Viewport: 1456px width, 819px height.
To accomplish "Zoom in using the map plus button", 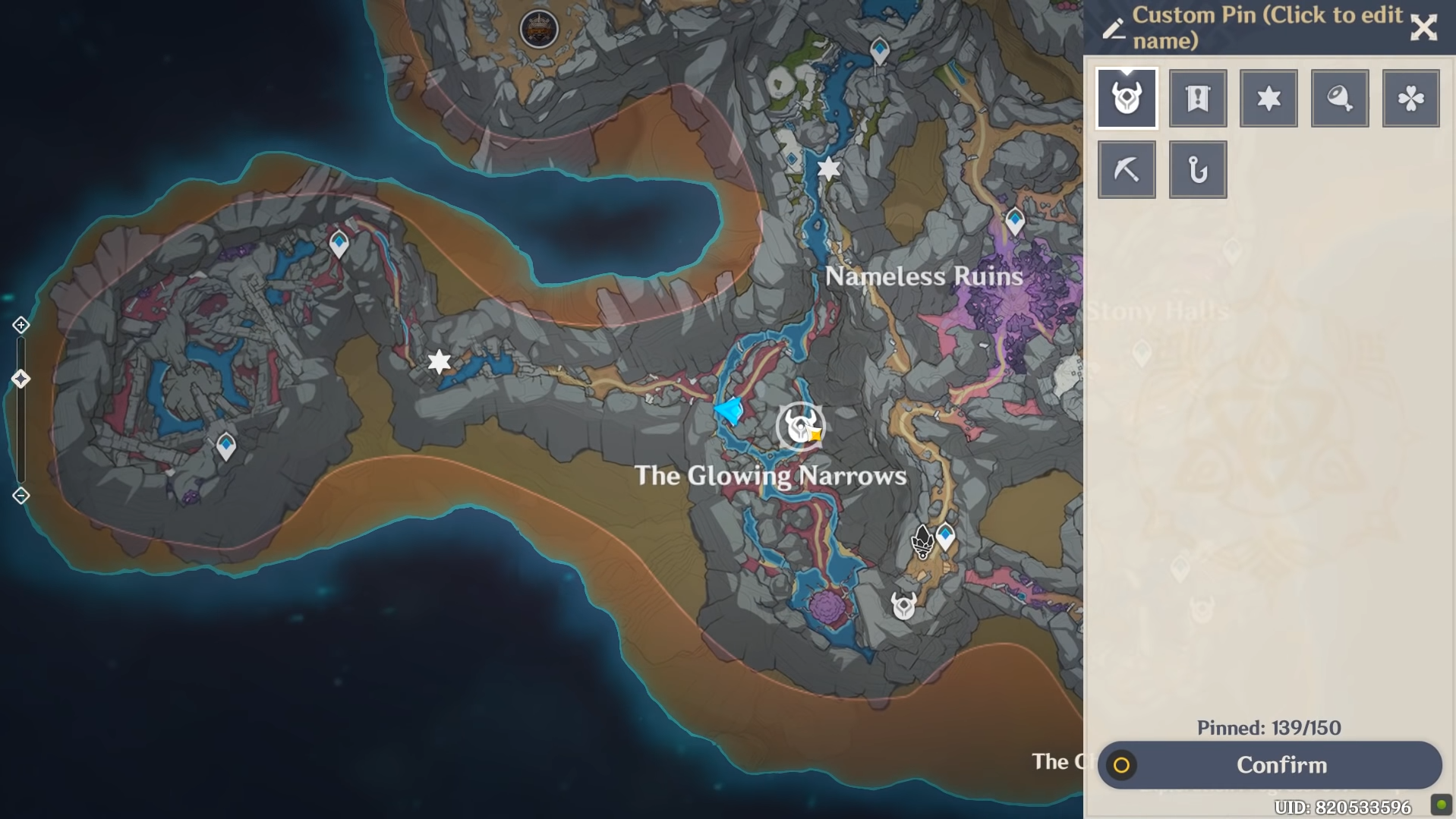I will pyautogui.click(x=21, y=325).
